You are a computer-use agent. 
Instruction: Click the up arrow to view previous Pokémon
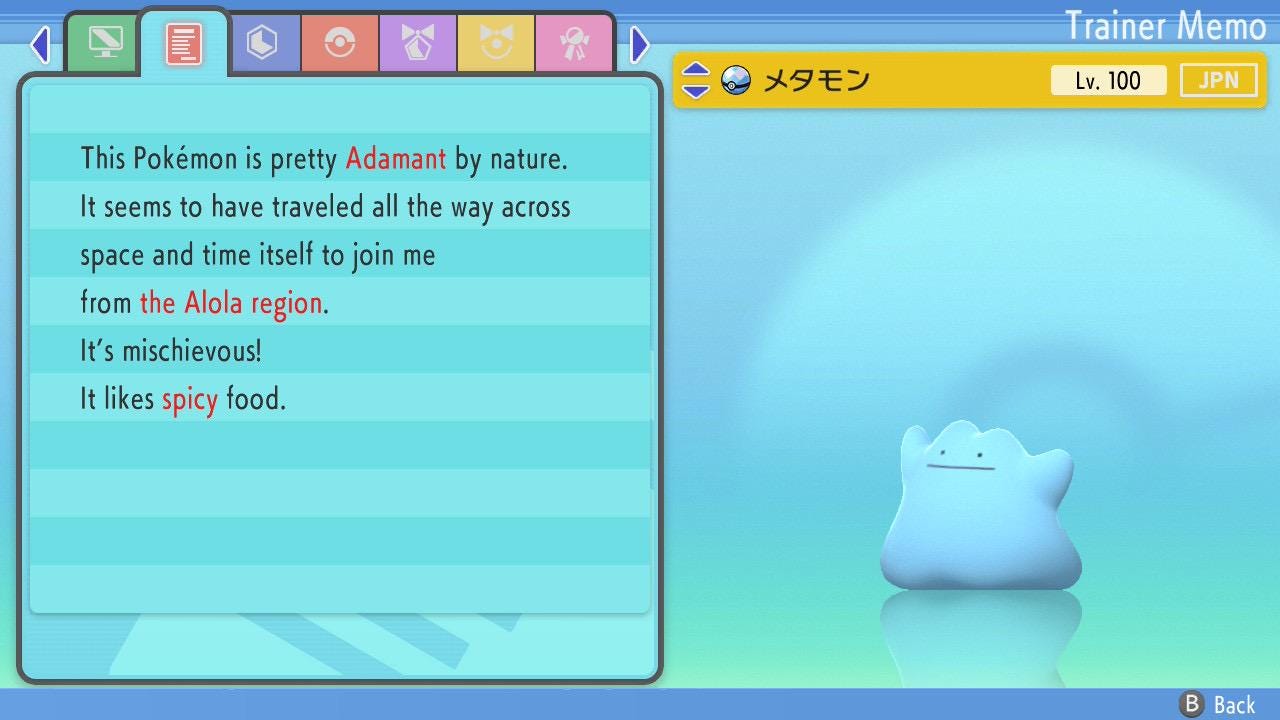coord(694,70)
